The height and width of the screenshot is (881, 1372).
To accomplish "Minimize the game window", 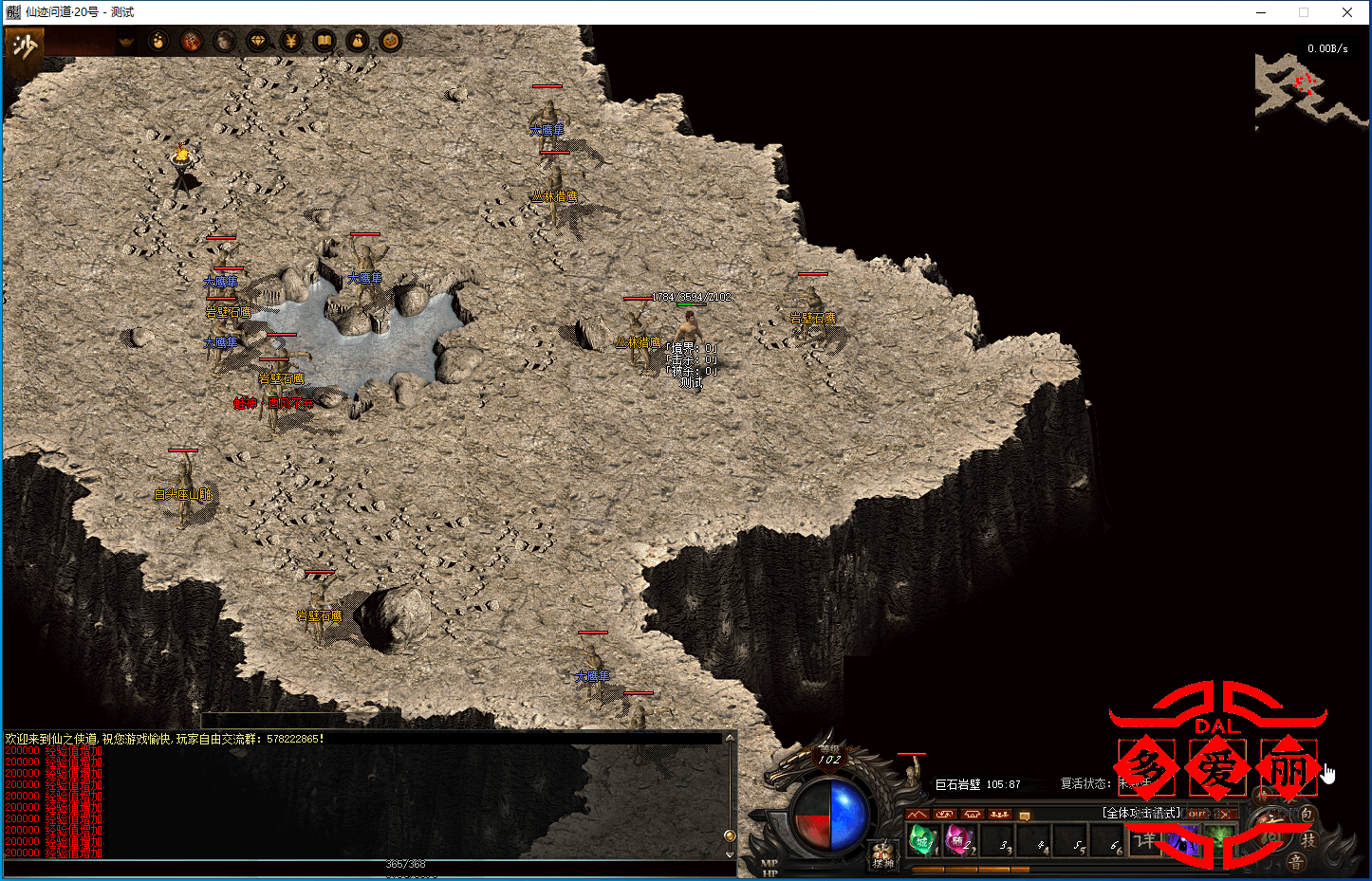I will (1261, 12).
